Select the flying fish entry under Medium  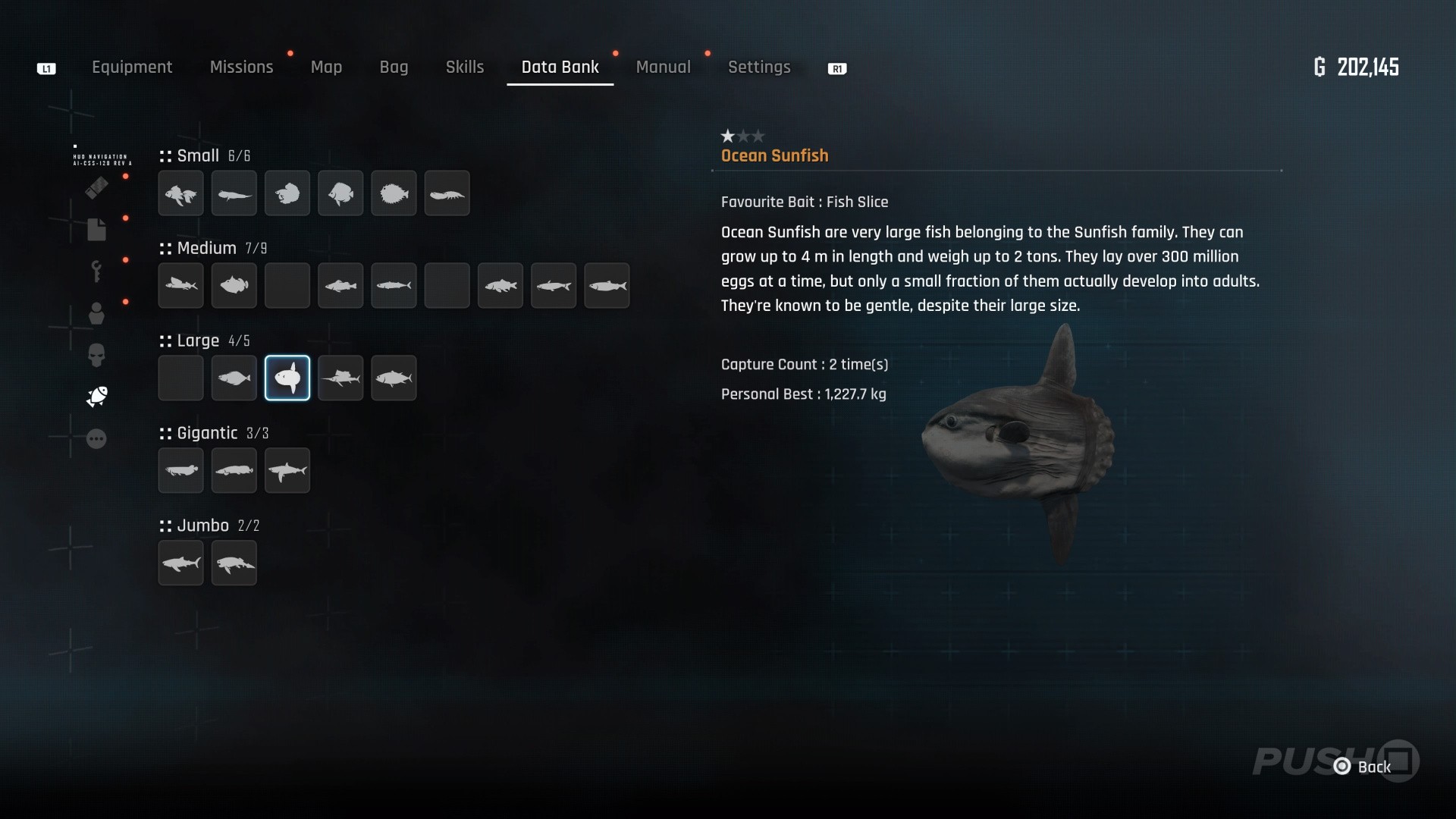click(180, 286)
